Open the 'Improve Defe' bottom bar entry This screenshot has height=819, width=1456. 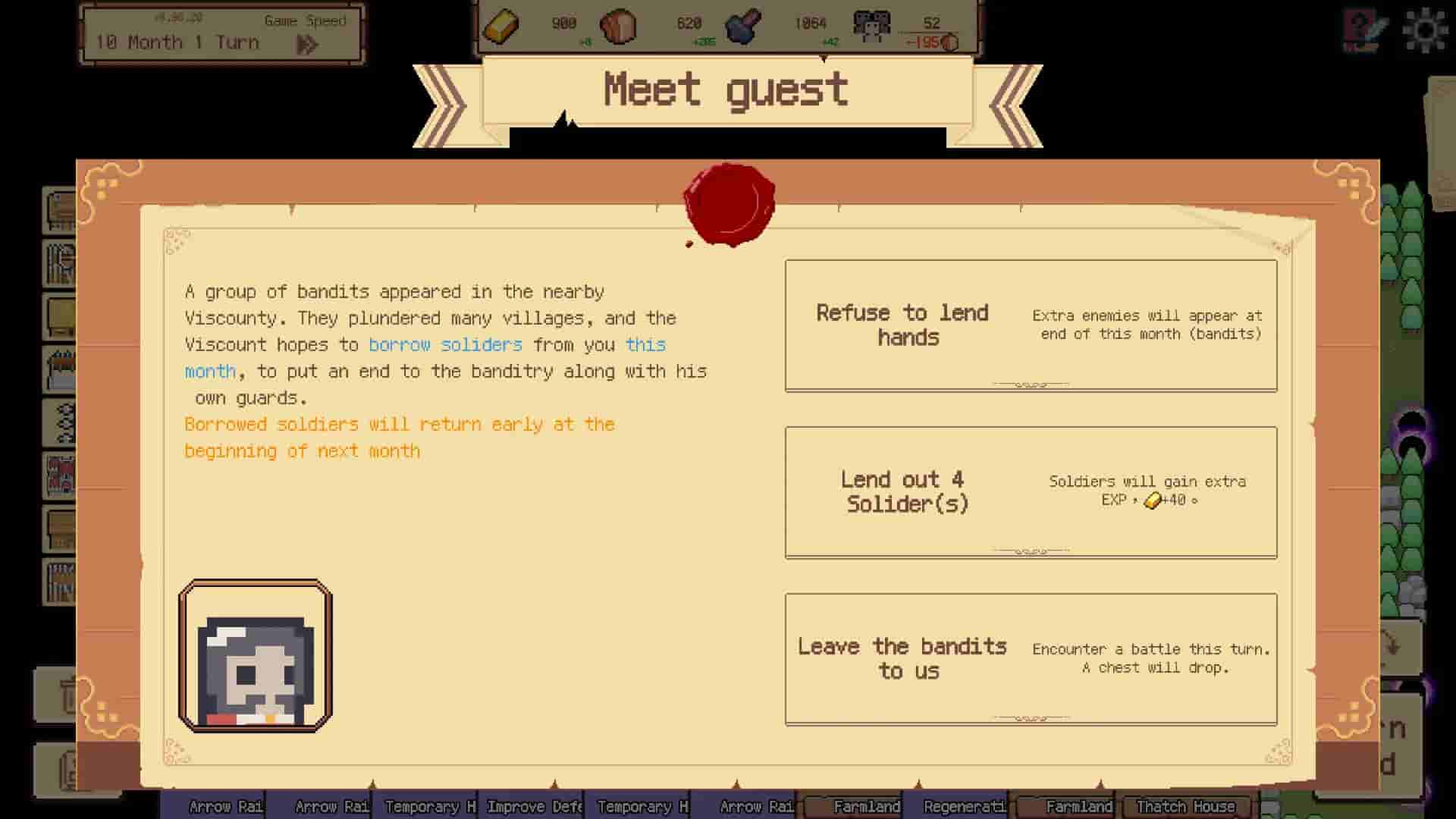click(535, 806)
